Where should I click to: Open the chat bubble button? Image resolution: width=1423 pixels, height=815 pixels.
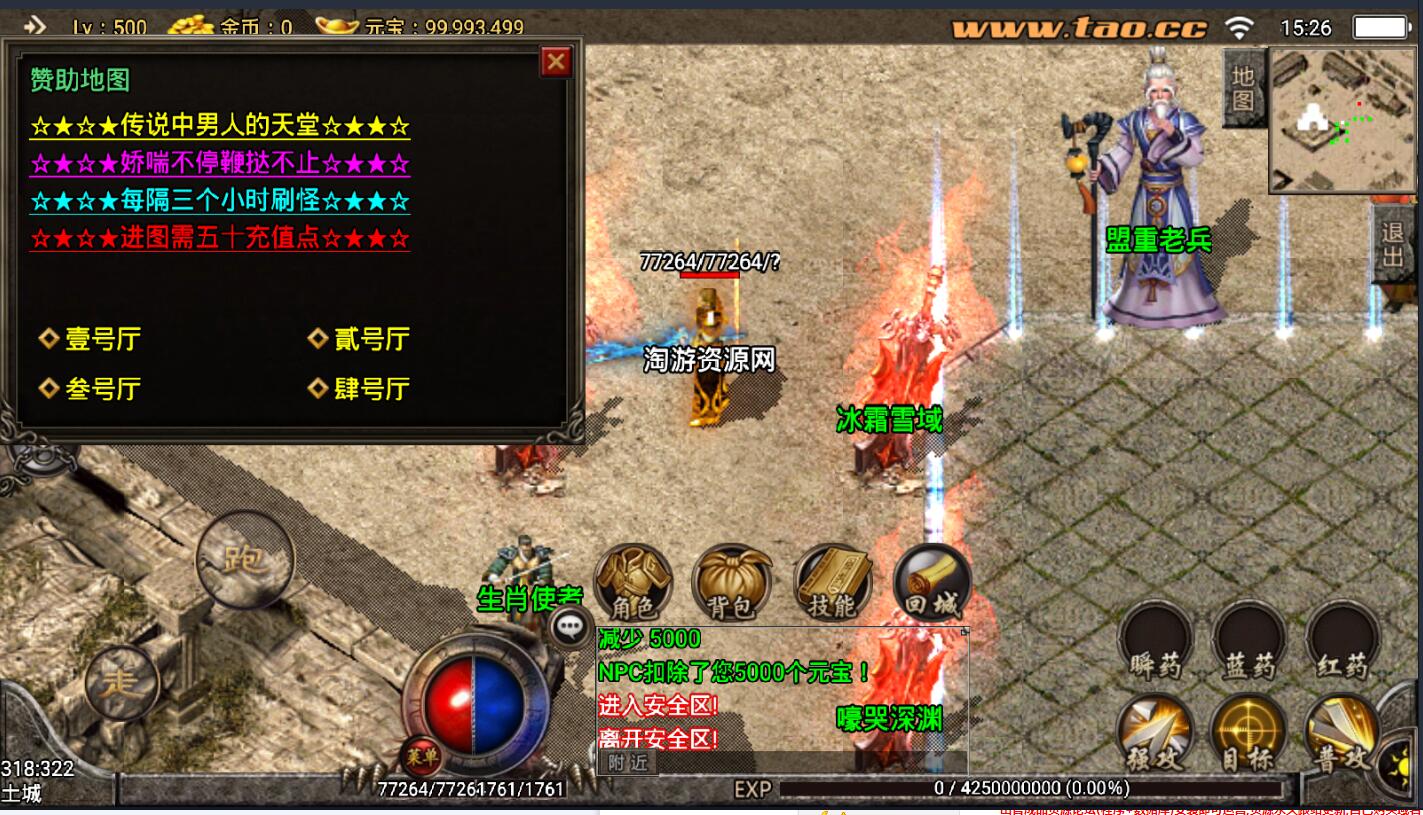coord(571,627)
